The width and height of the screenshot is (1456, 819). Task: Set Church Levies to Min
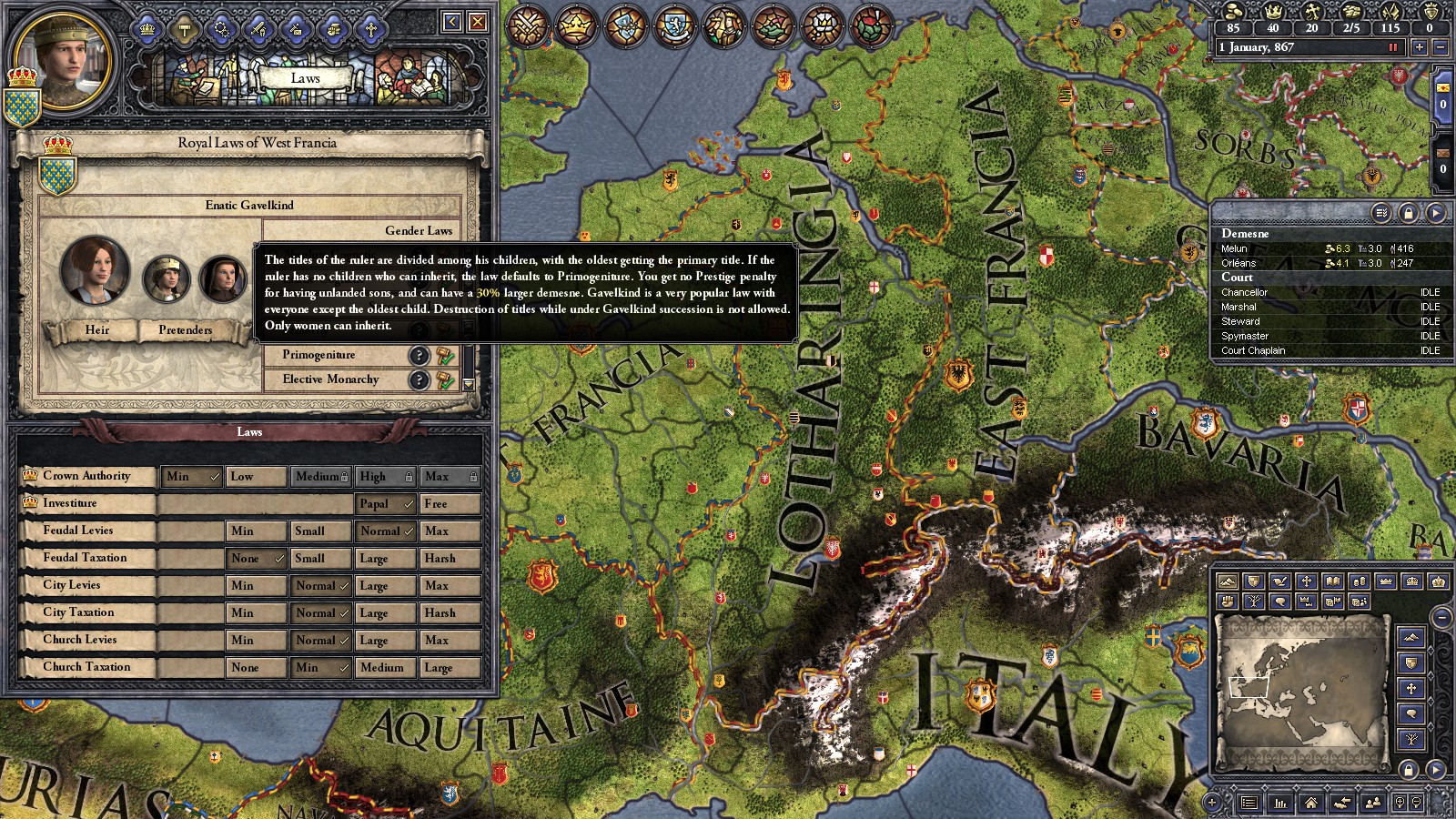click(x=256, y=641)
